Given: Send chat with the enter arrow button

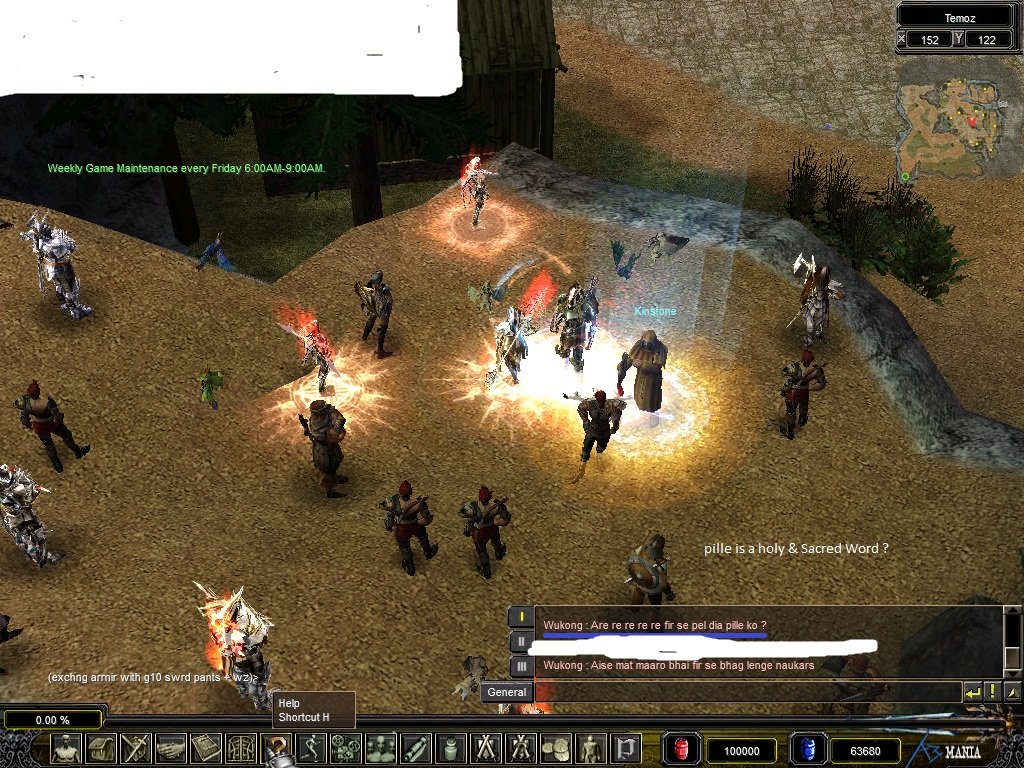Looking at the screenshot, I should pos(972,692).
